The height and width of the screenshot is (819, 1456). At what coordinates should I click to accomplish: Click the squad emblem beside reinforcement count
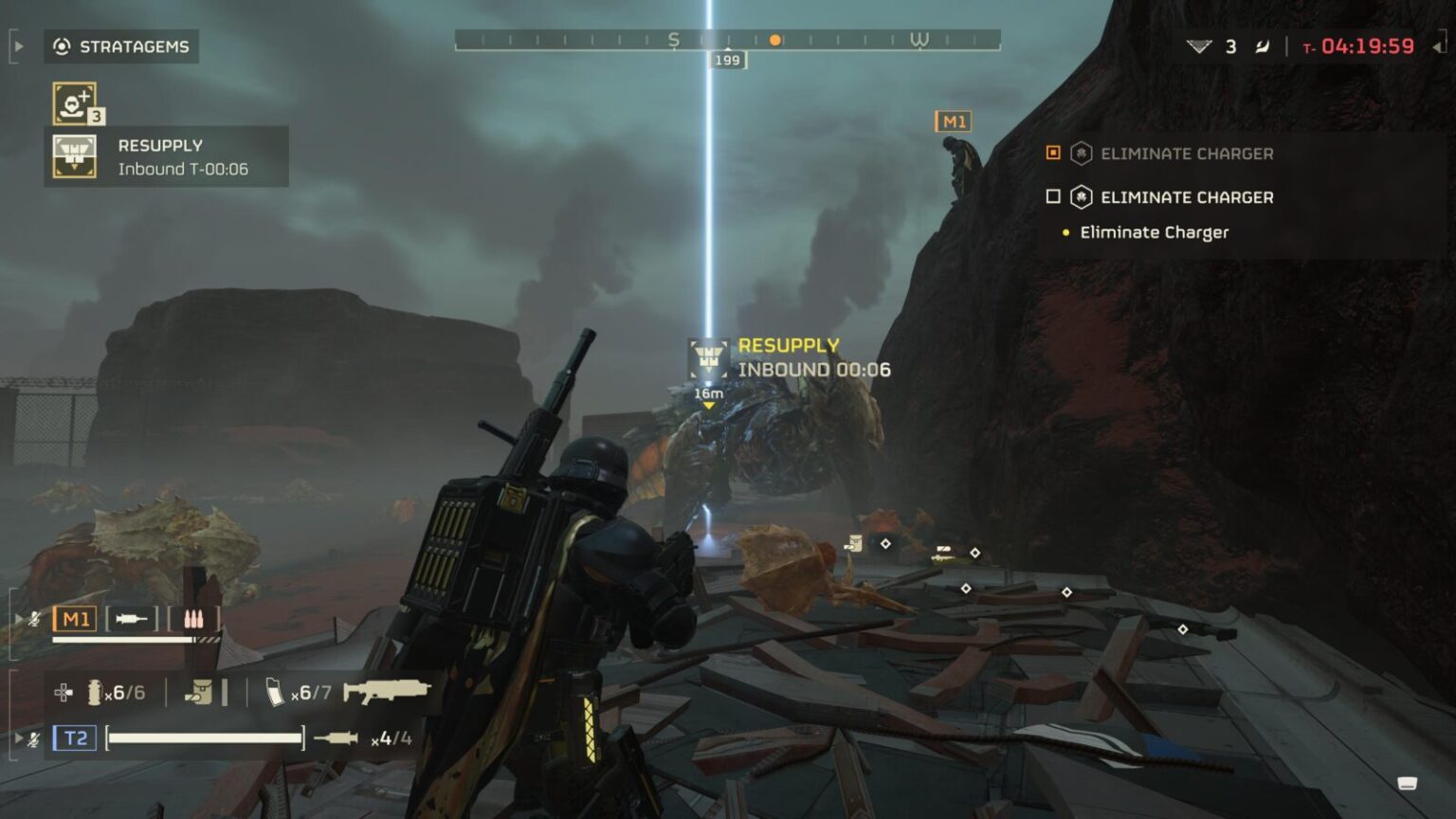click(x=1201, y=45)
